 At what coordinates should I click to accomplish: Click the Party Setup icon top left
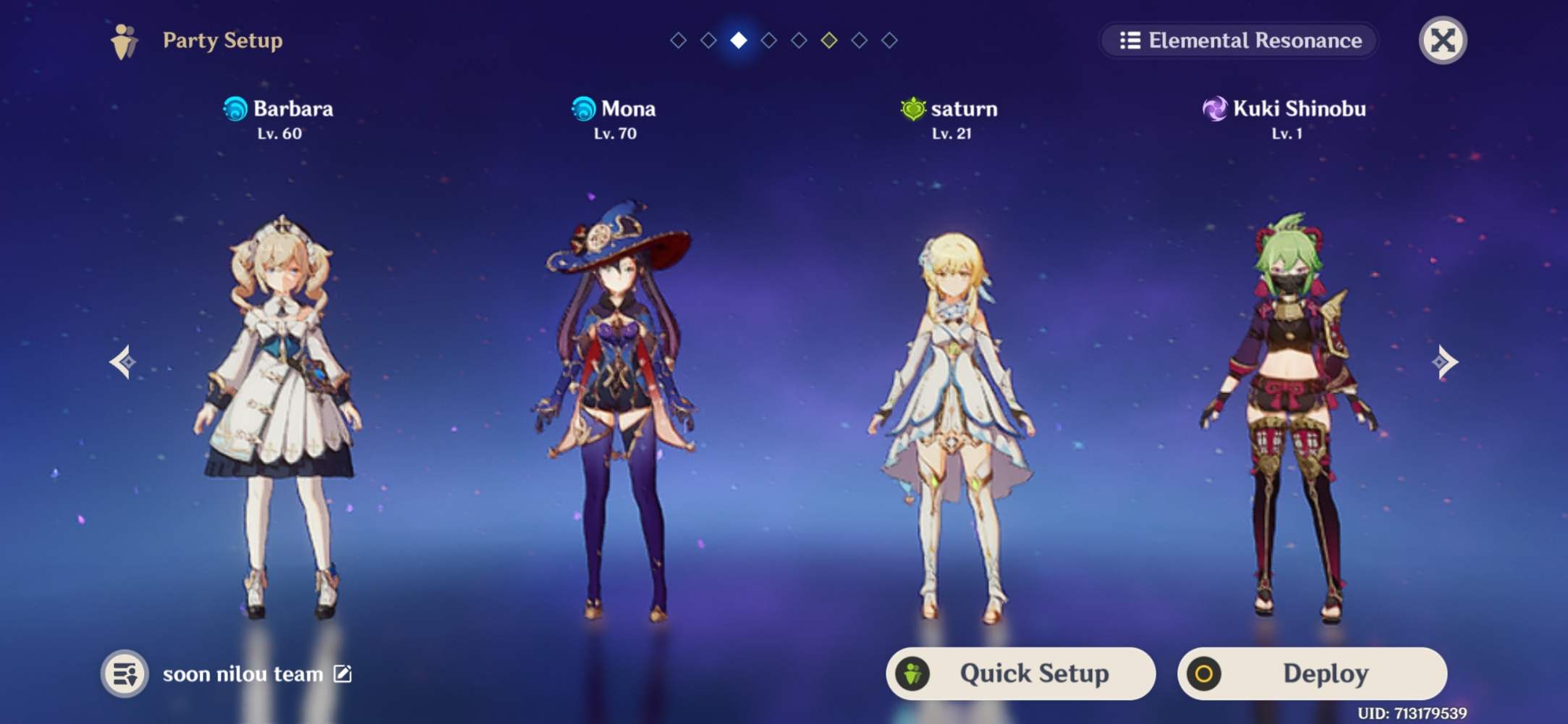[123, 41]
